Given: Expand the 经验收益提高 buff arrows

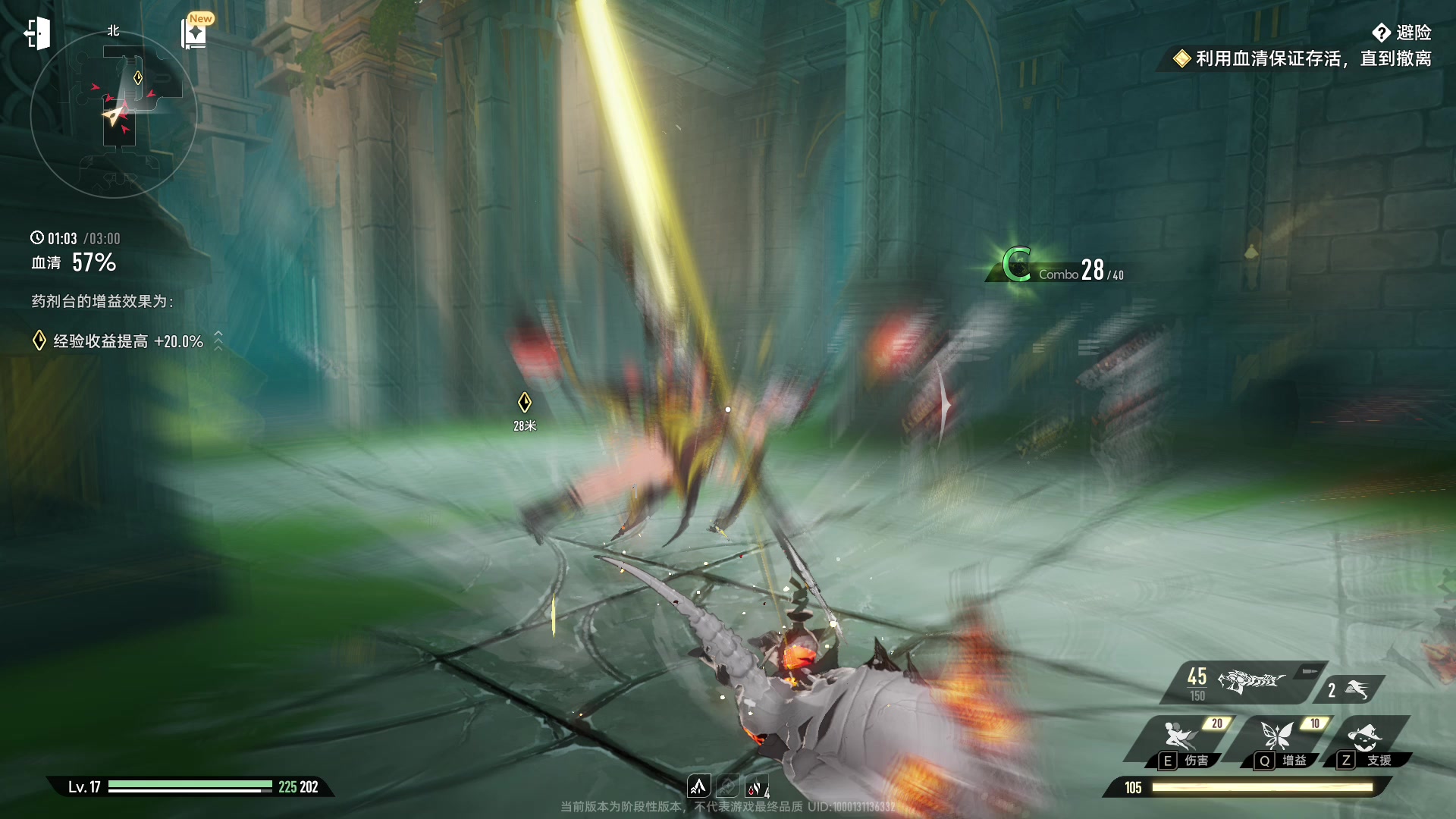Looking at the screenshot, I should coord(218,340).
